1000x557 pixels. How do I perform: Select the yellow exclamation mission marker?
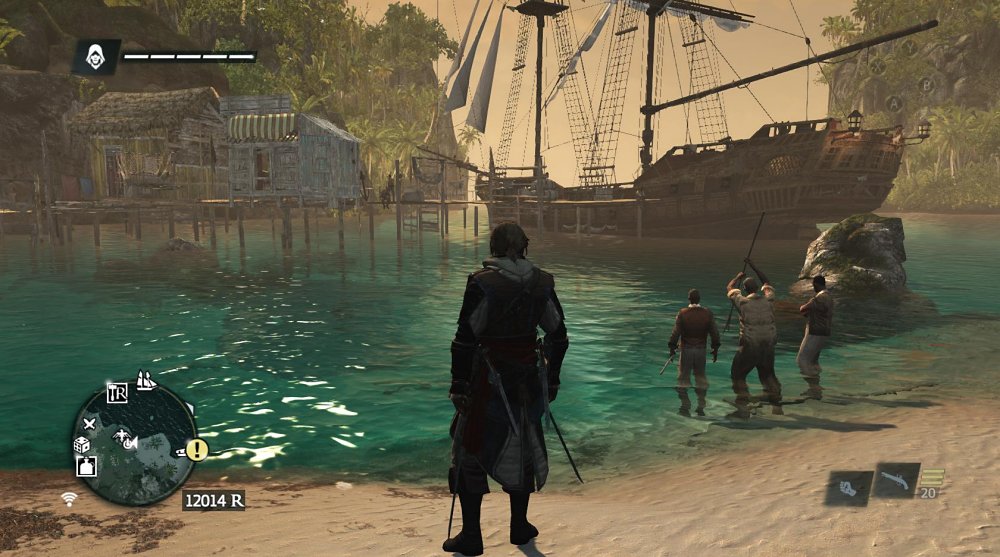(196, 450)
